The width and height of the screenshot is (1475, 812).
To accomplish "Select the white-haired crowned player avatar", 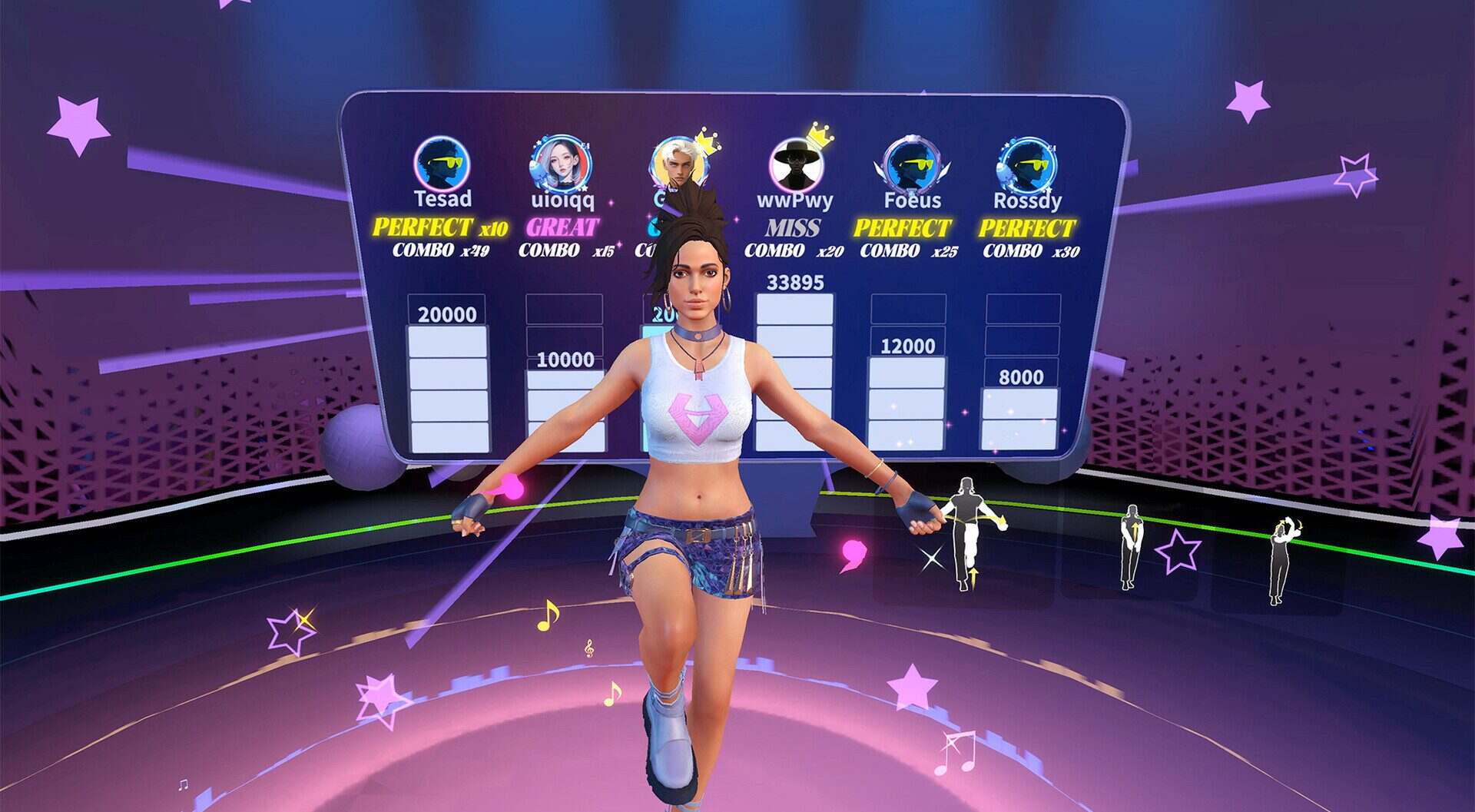I will [x=677, y=163].
